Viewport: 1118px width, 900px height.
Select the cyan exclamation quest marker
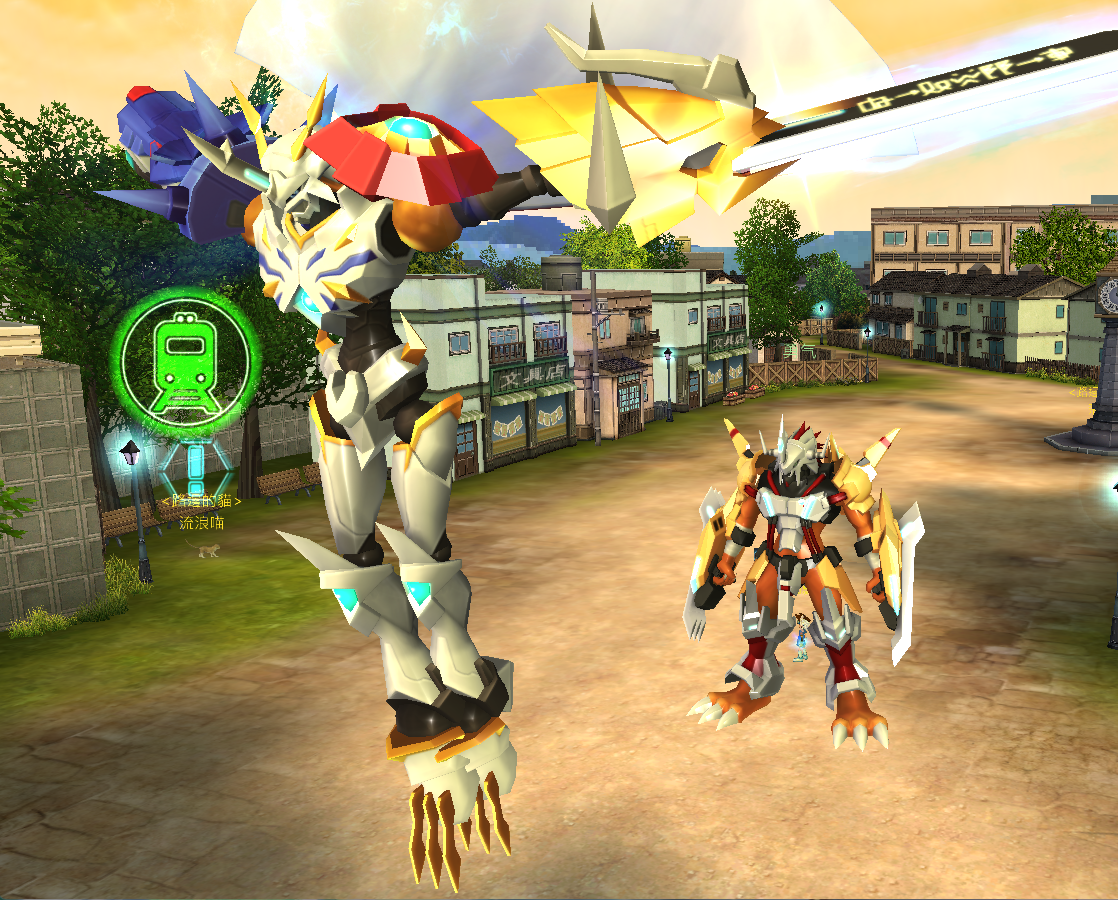point(196,467)
